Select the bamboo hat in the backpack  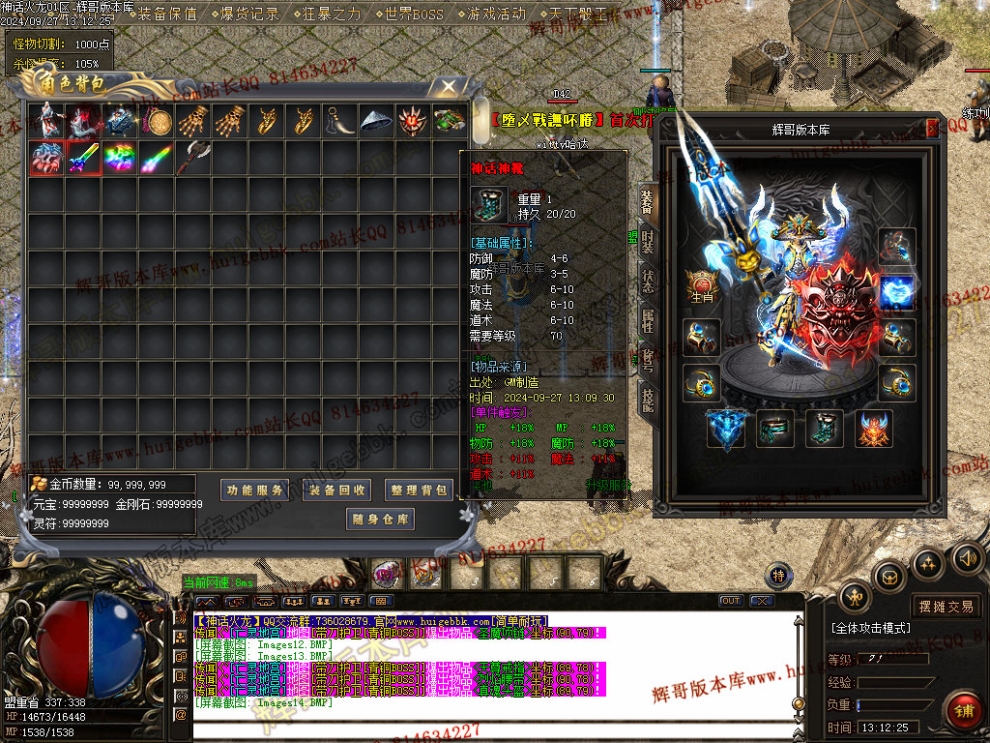pyautogui.click(x=377, y=121)
